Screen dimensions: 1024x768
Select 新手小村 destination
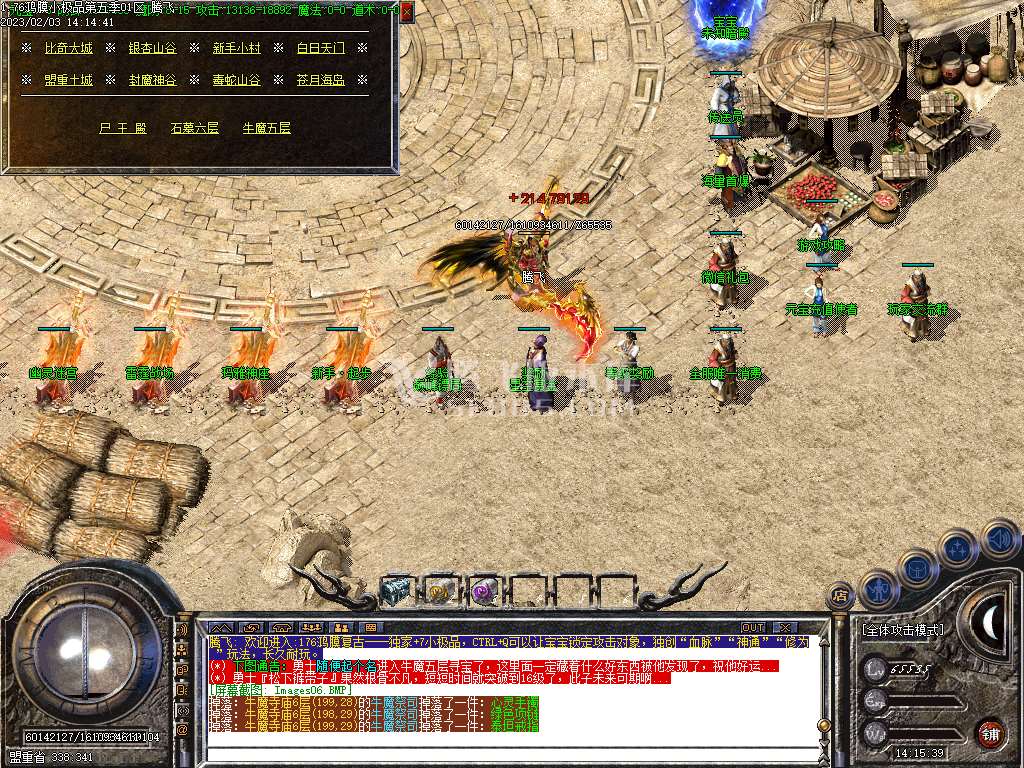[236, 48]
